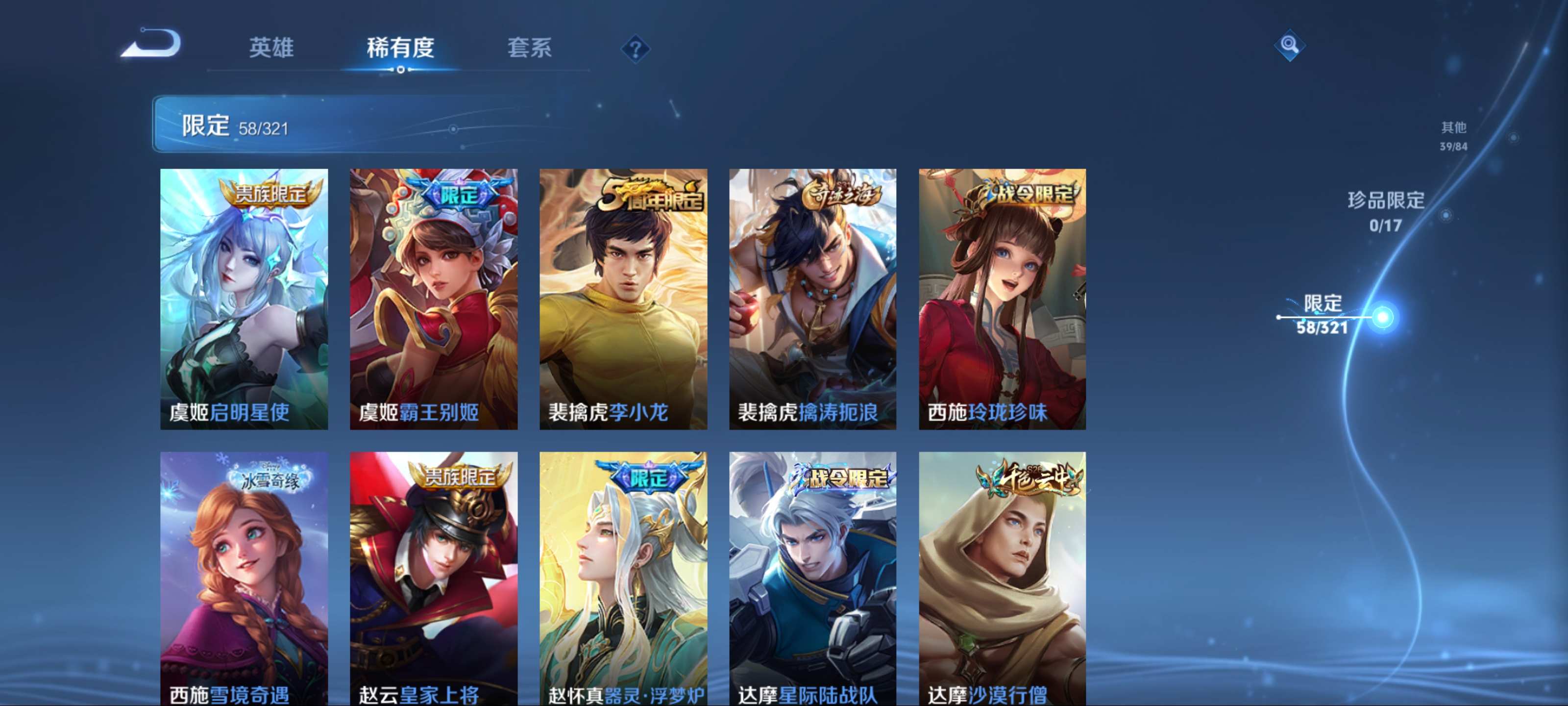Choose the 虞姬 霸王别姬 skin card

[433, 299]
